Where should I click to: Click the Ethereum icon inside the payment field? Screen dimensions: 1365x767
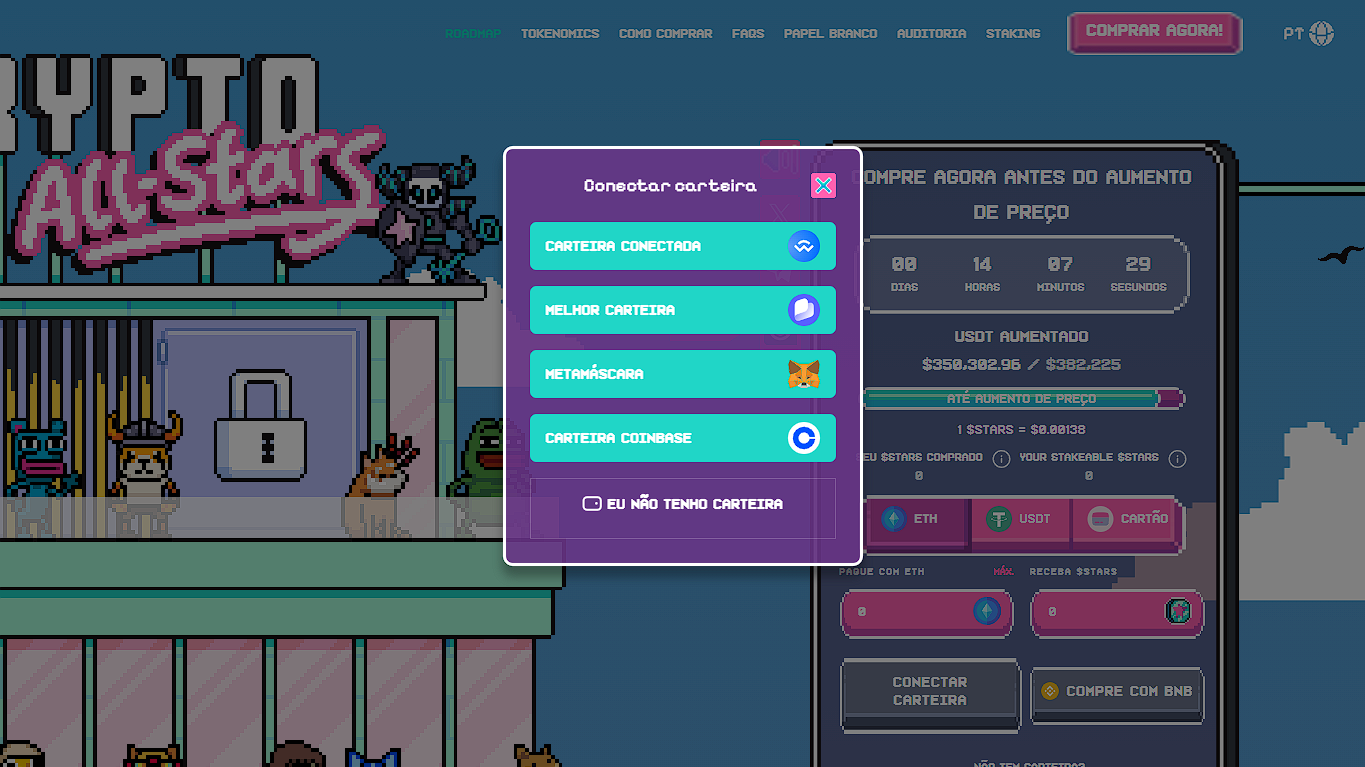(x=989, y=613)
